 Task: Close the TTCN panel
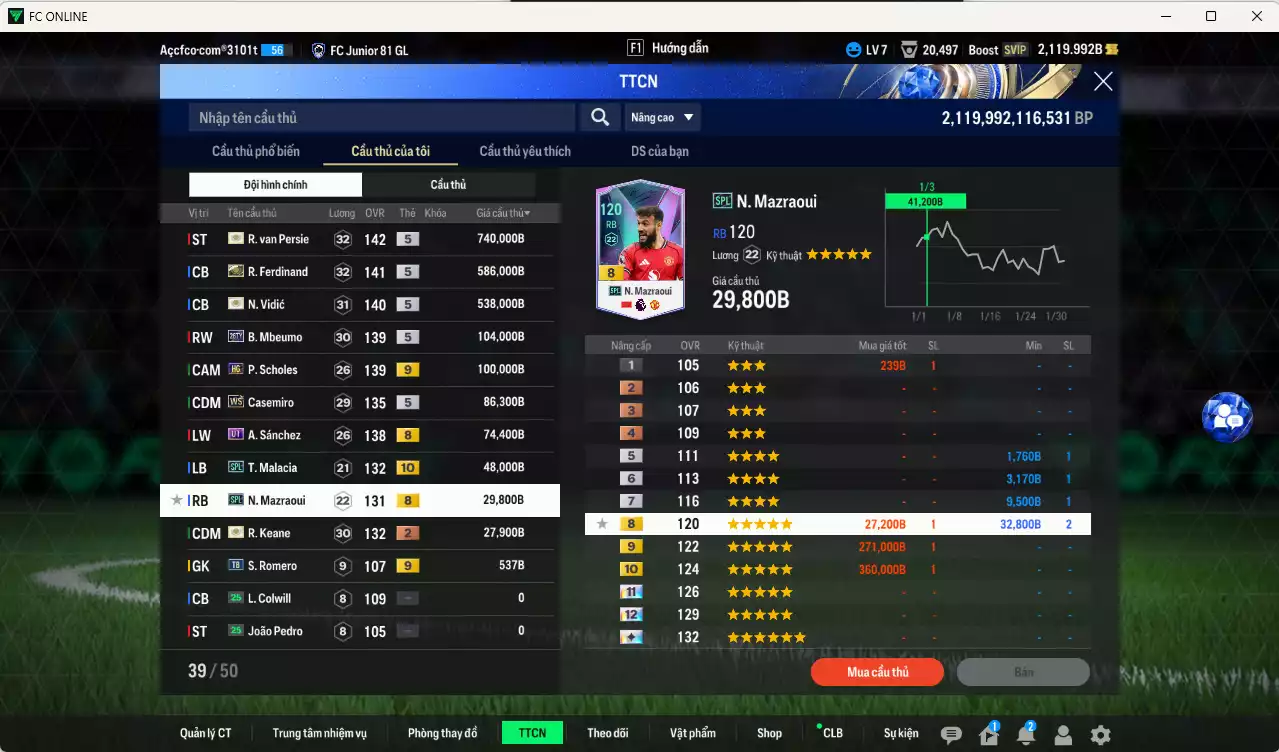click(1102, 82)
